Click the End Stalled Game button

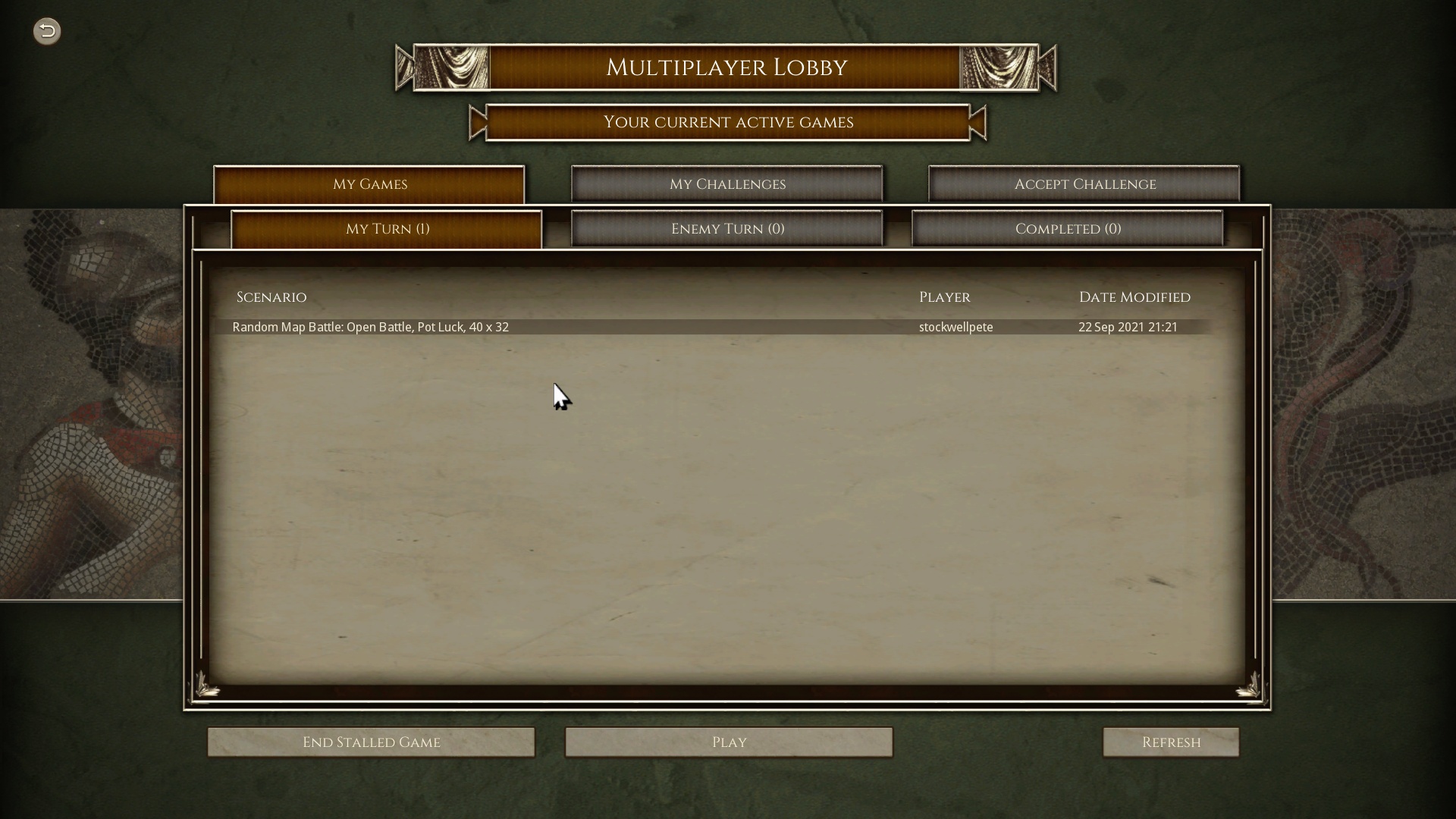tap(371, 742)
